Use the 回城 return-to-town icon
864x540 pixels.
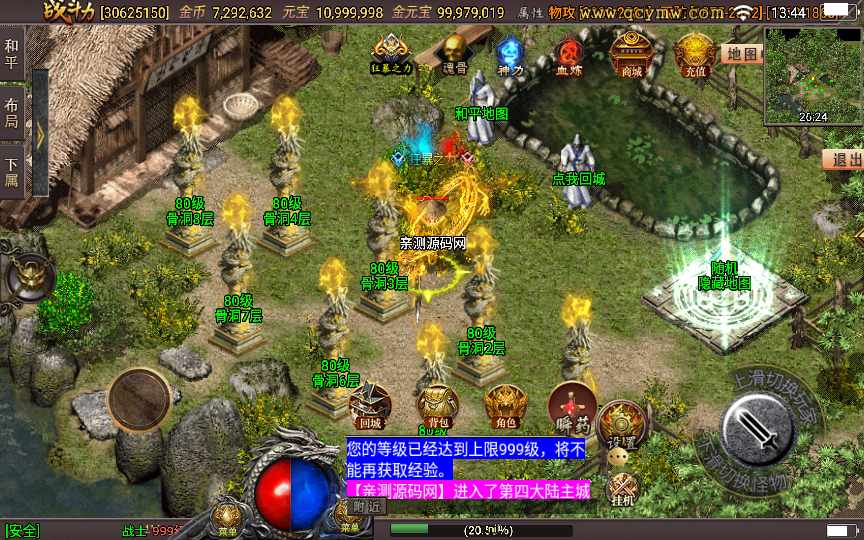click(x=370, y=405)
